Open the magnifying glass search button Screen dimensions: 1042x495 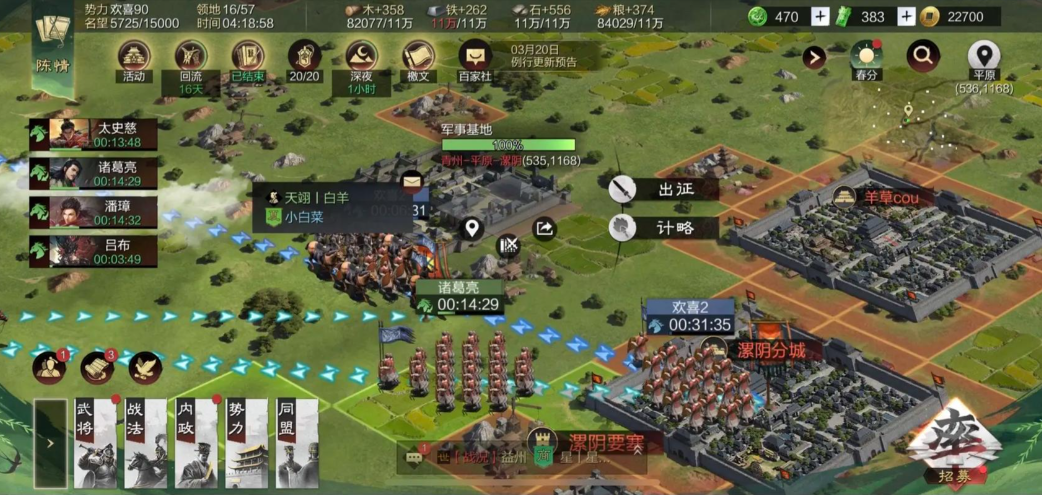coord(923,56)
